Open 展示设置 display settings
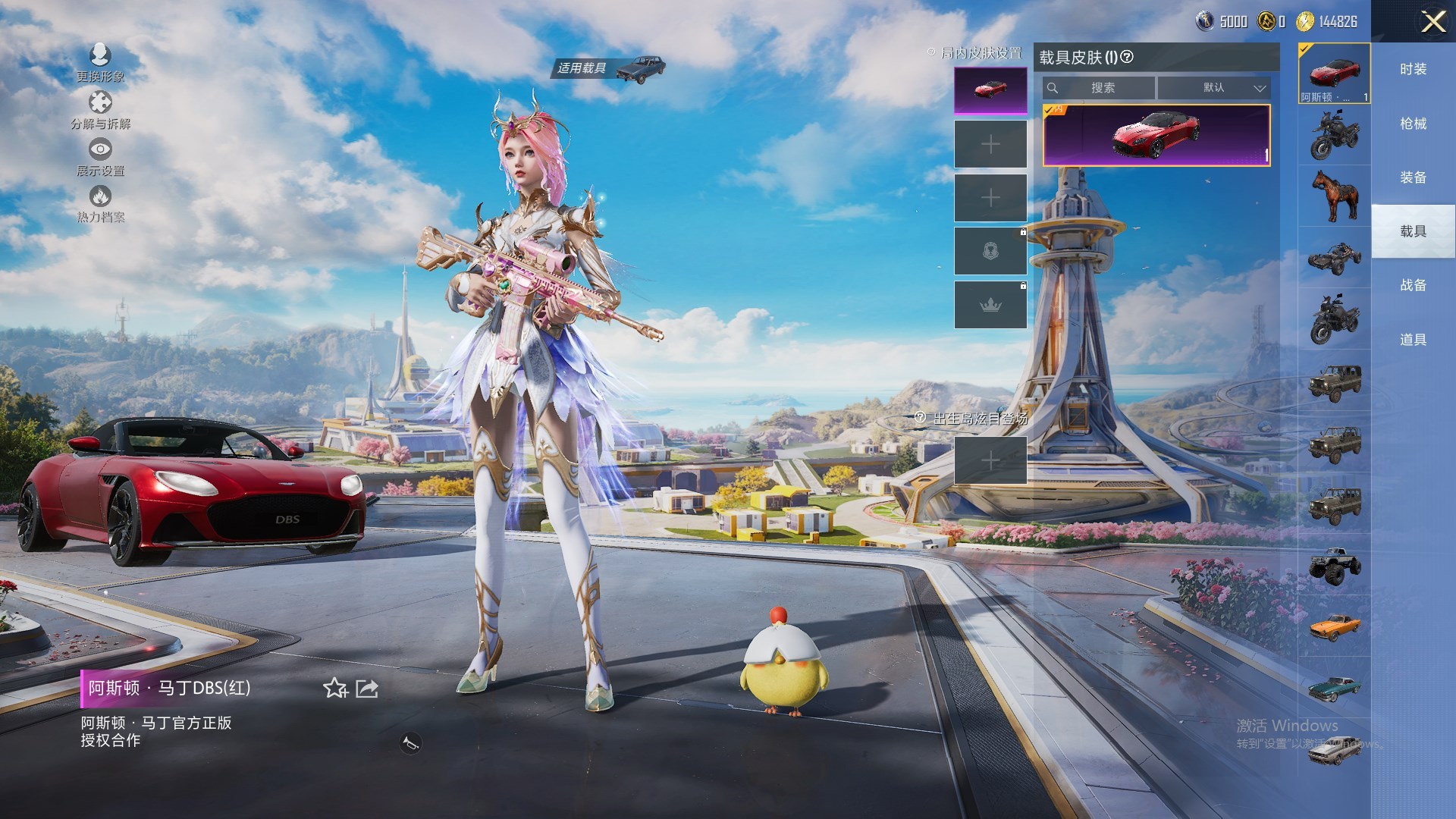The width and height of the screenshot is (1456, 819). coord(100,156)
